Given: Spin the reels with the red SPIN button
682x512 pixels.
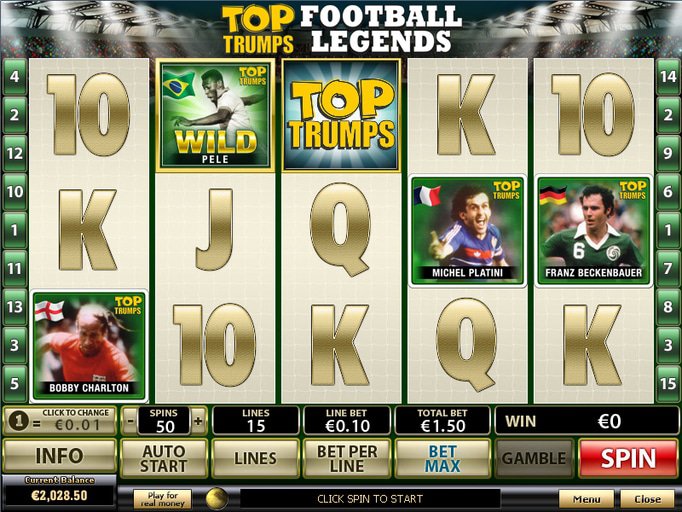Looking at the screenshot, I should pos(628,458).
